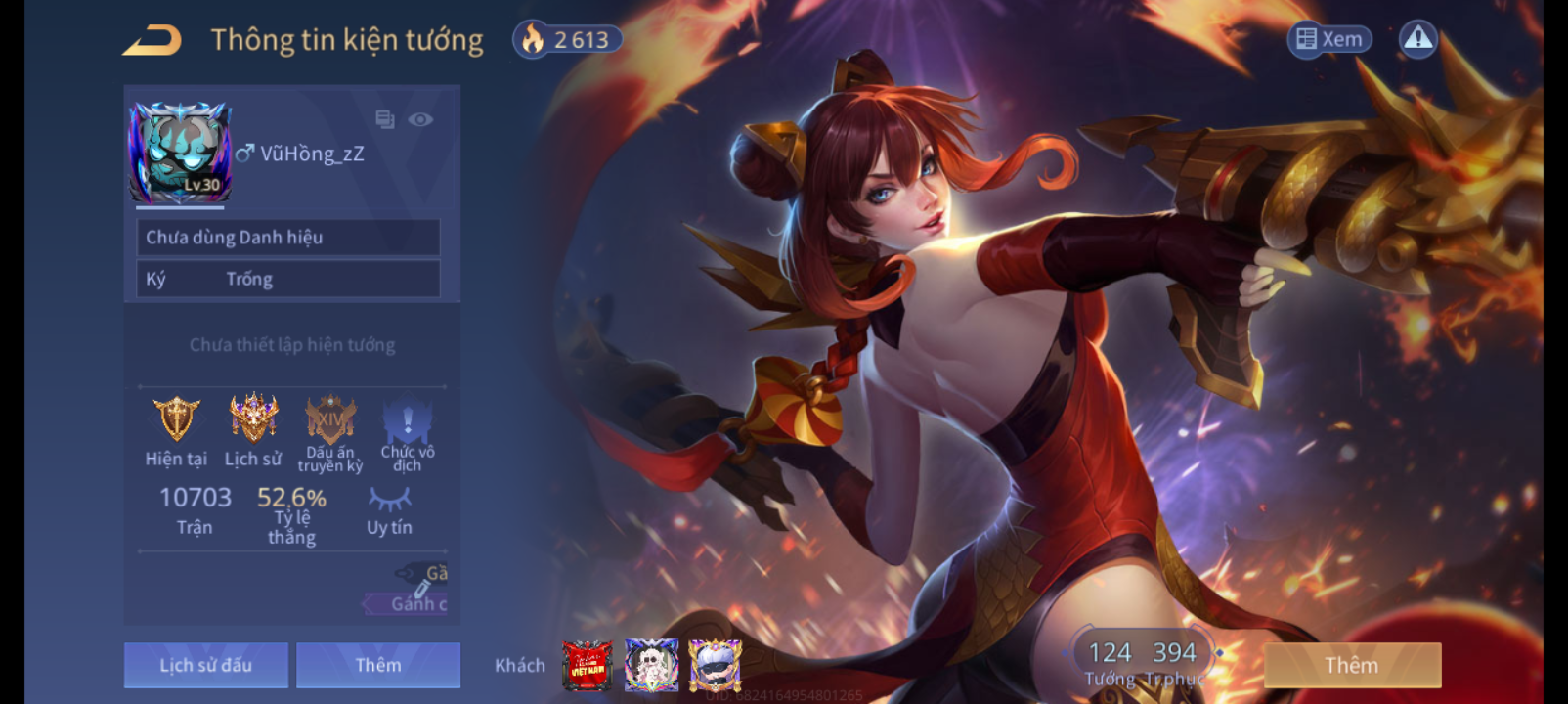The image size is (1568, 704).
Task: Open the 2613 flame popularity counter
Action: pyautogui.click(x=567, y=40)
